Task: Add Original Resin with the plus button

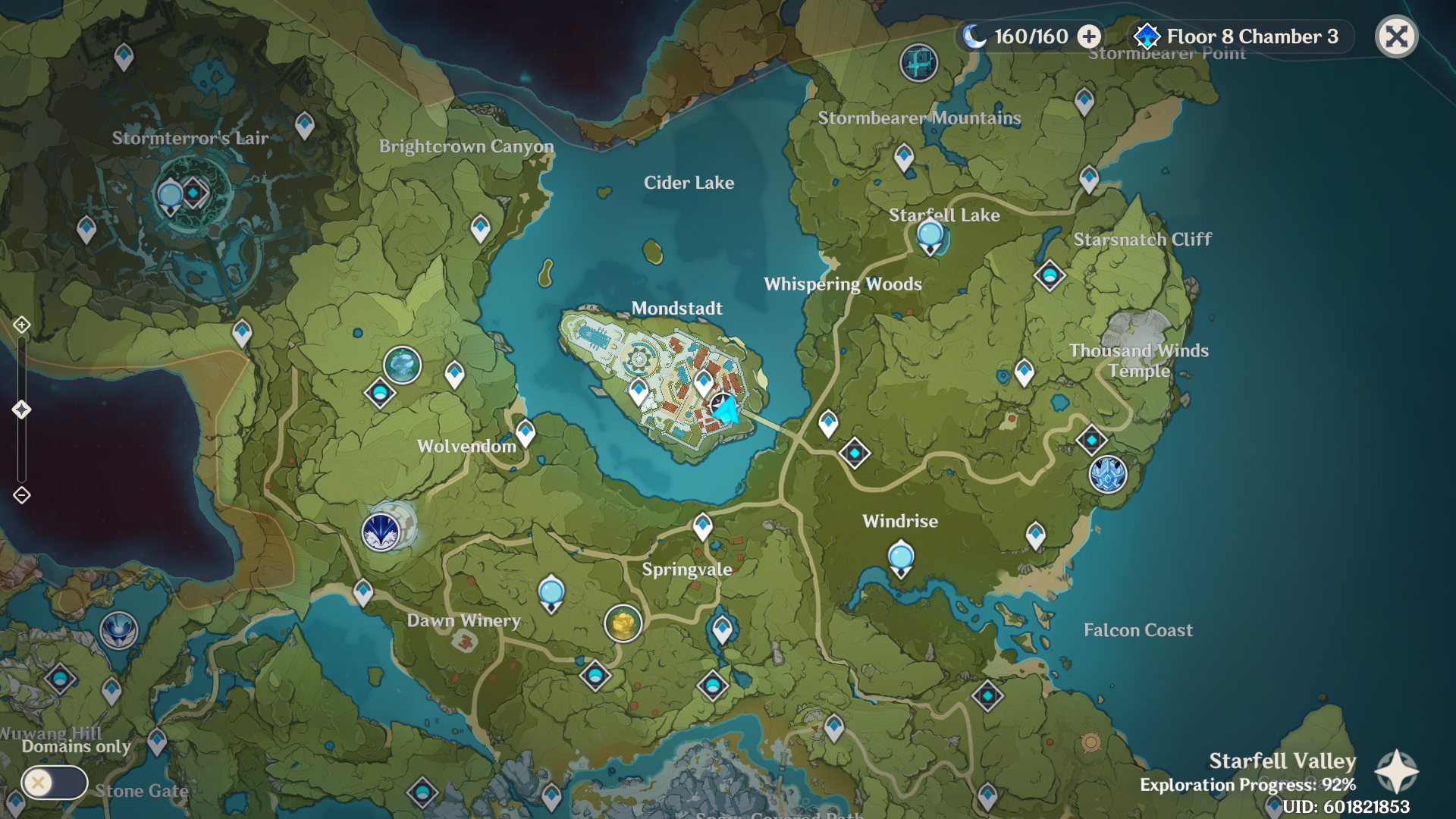Action: [x=1089, y=36]
